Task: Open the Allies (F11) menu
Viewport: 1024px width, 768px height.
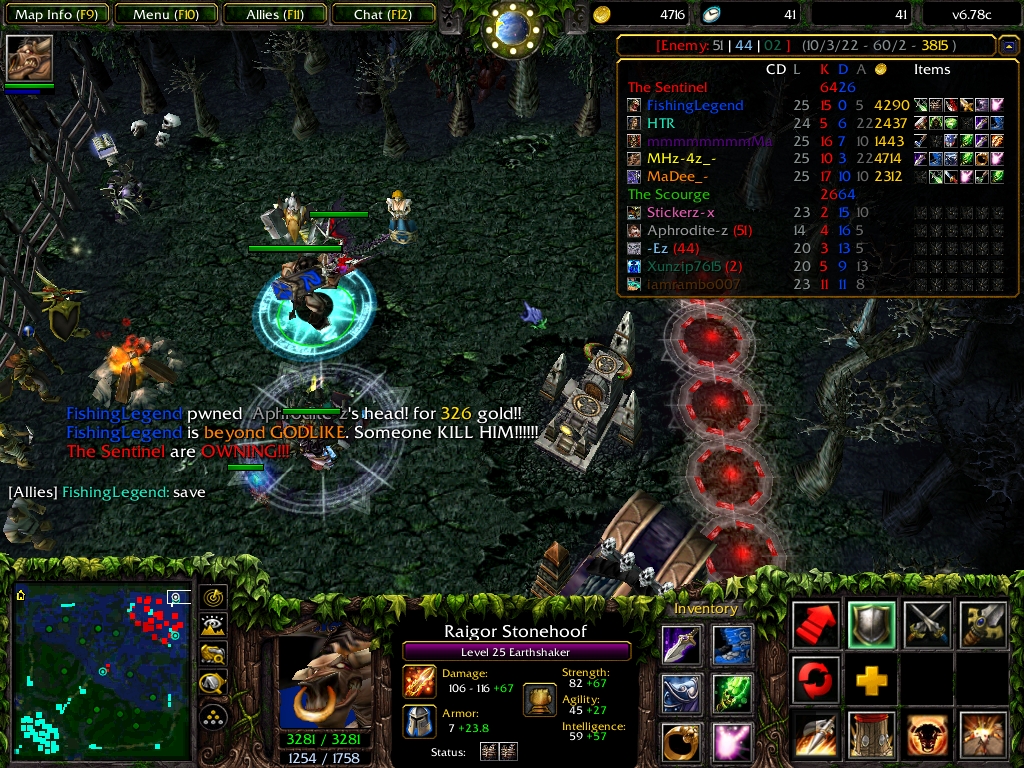Action: click(x=276, y=15)
